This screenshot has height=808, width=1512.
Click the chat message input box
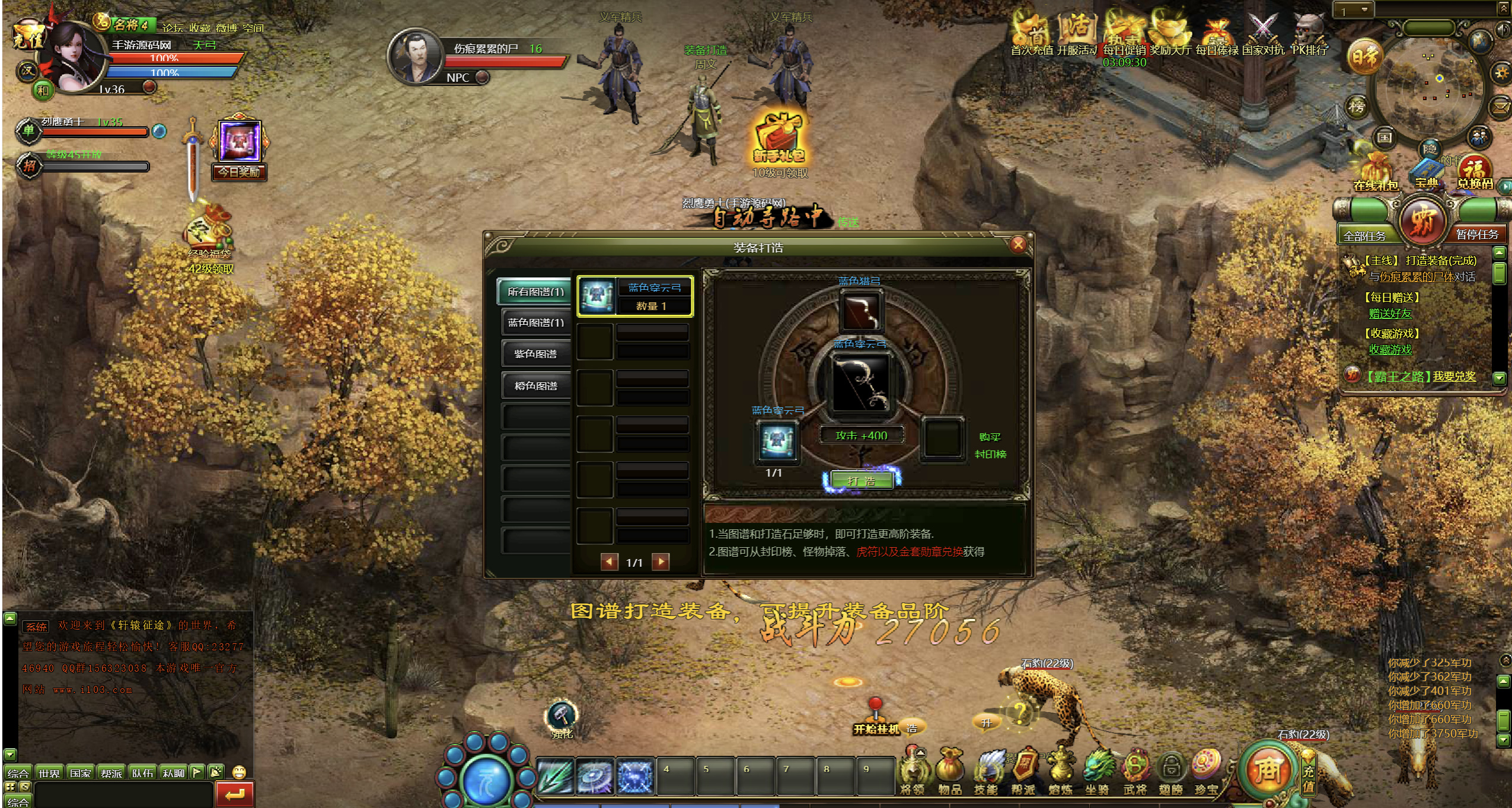click(123, 793)
